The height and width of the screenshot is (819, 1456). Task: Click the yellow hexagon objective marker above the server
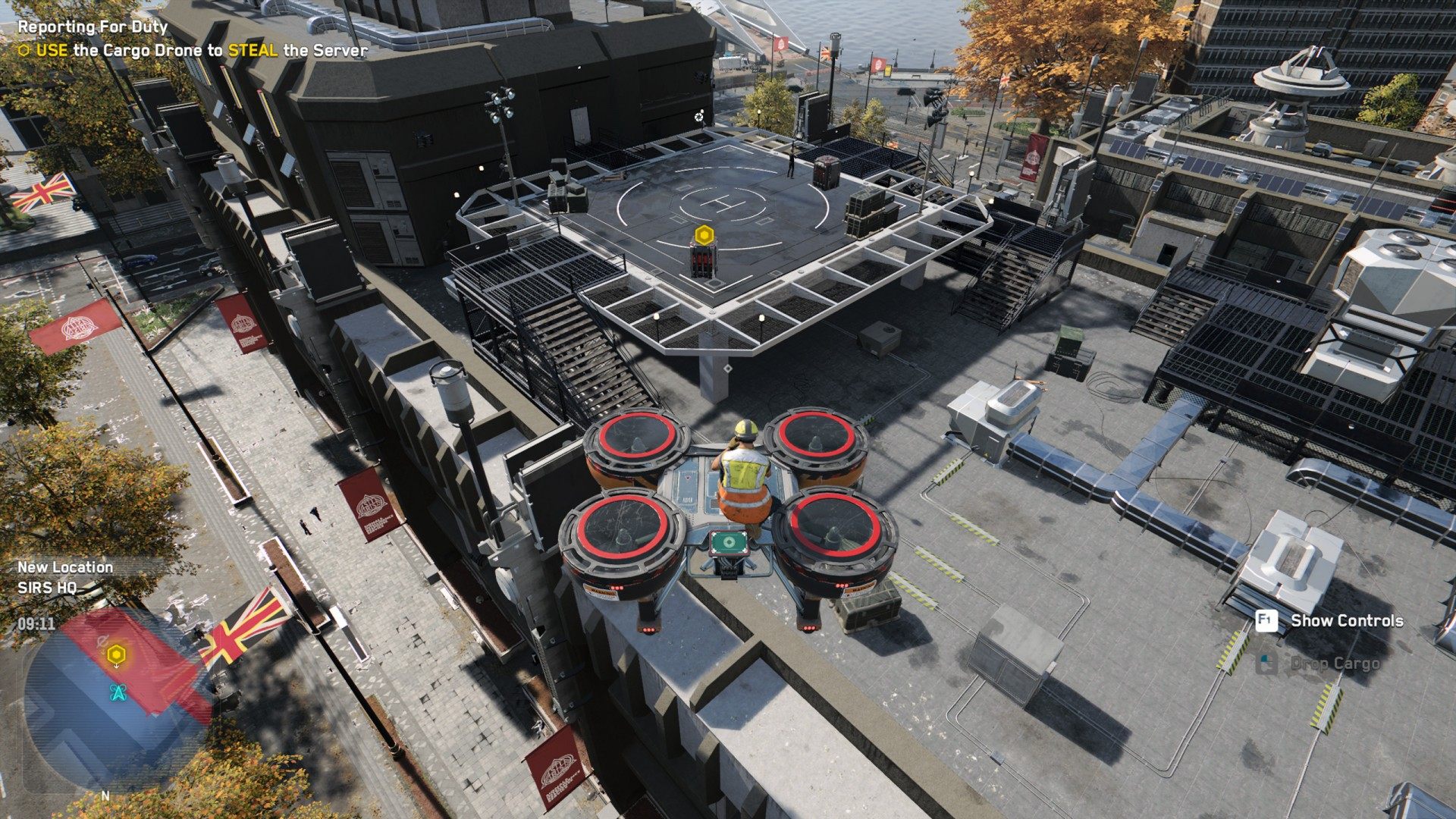[x=704, y=234]
